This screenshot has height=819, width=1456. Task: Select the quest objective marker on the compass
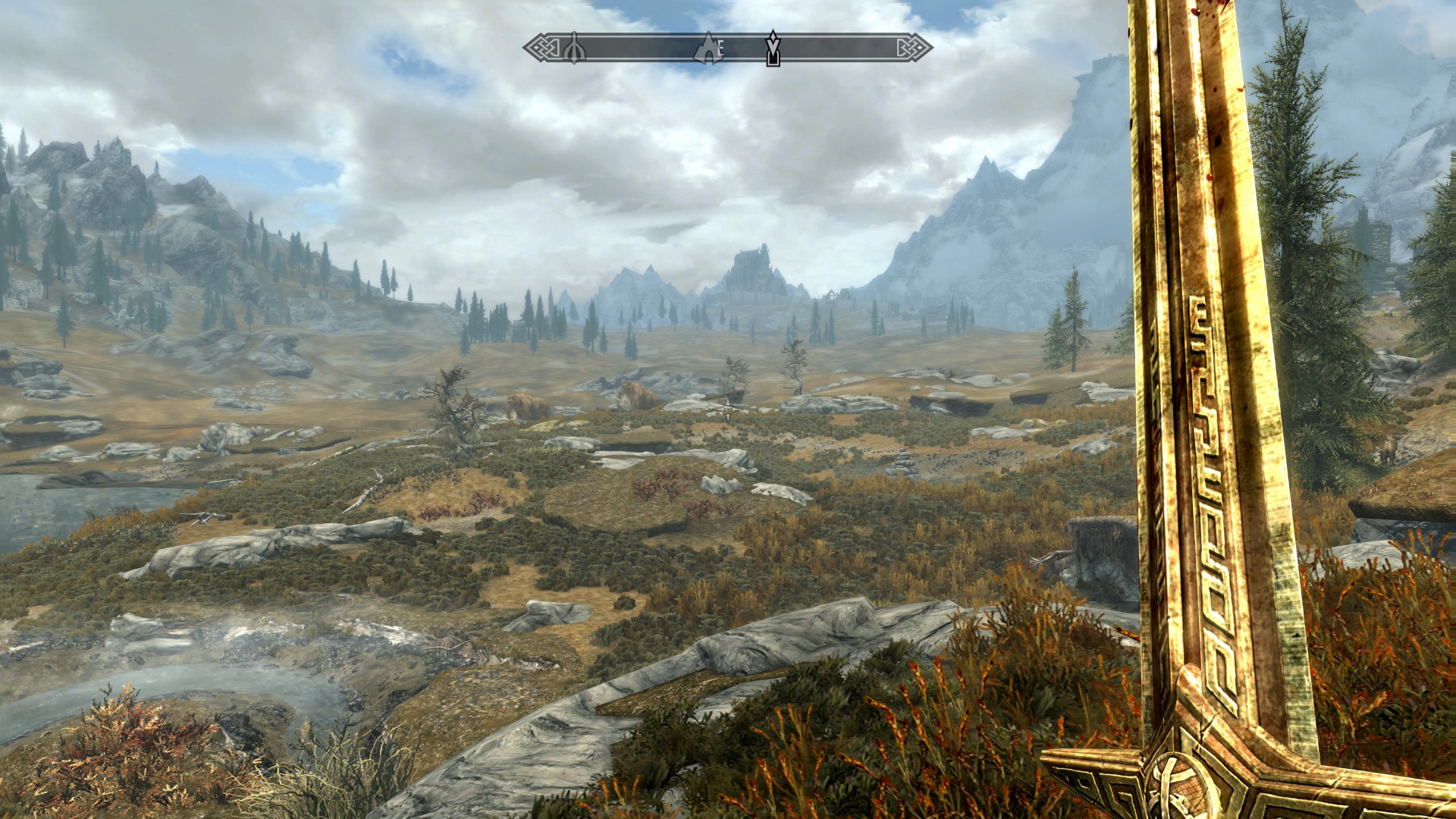(773, 49)
